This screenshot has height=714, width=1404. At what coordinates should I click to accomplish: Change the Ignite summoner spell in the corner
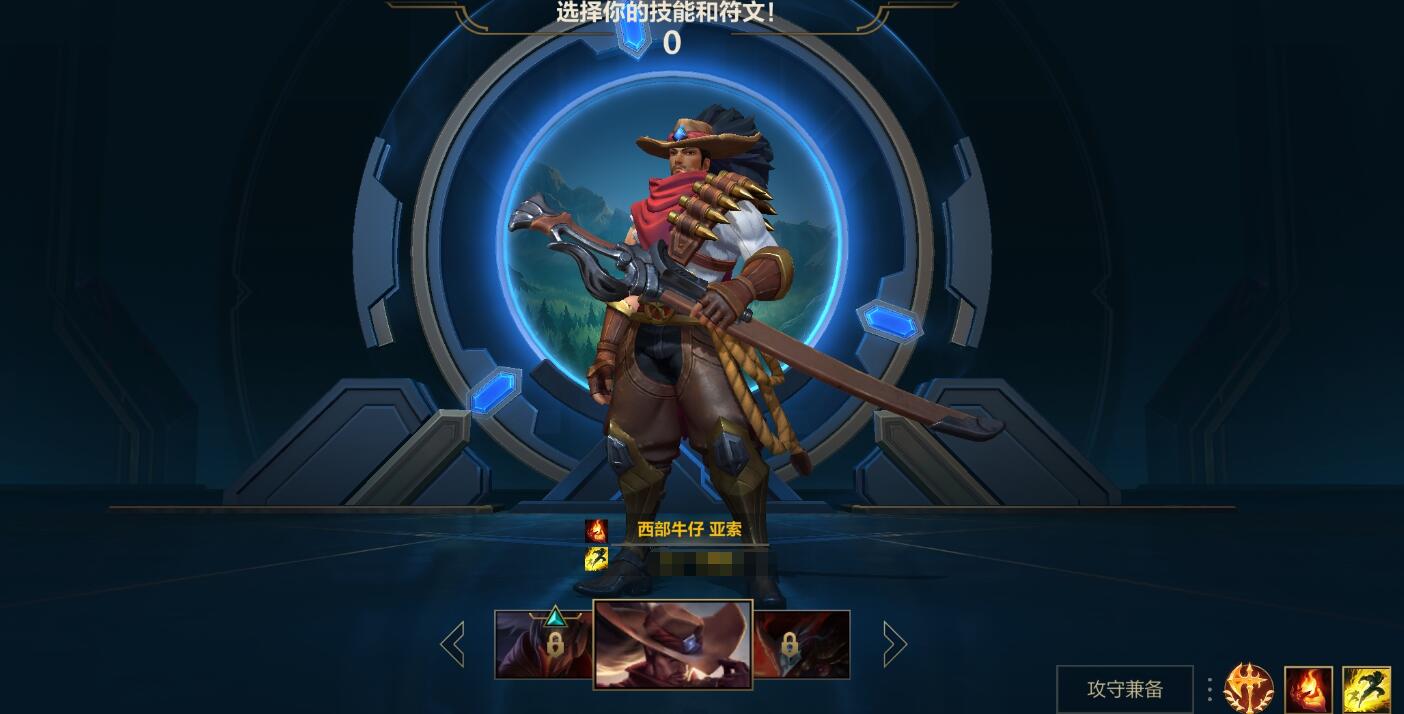pos(1308,690)
